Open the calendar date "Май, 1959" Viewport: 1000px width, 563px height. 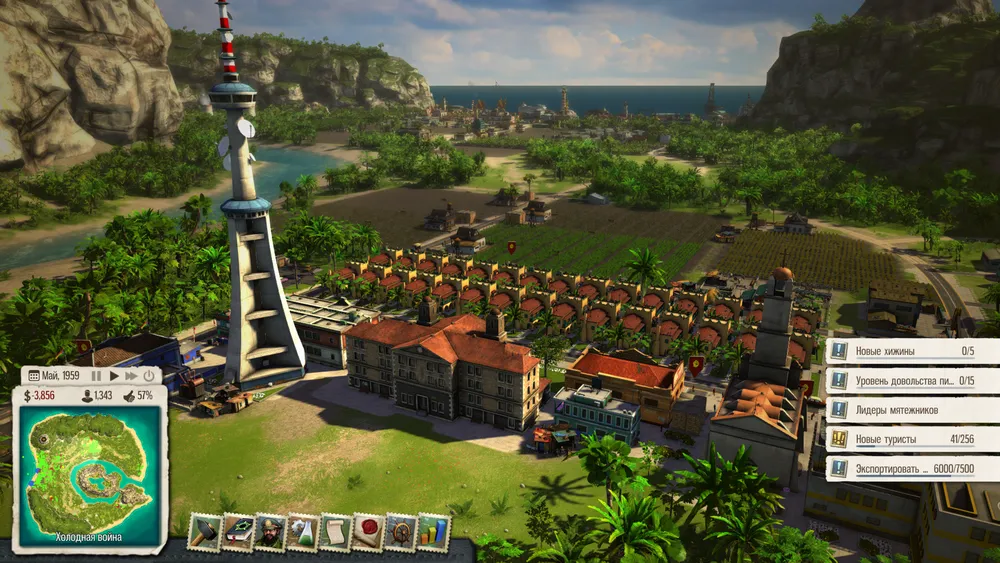point(54,376)
